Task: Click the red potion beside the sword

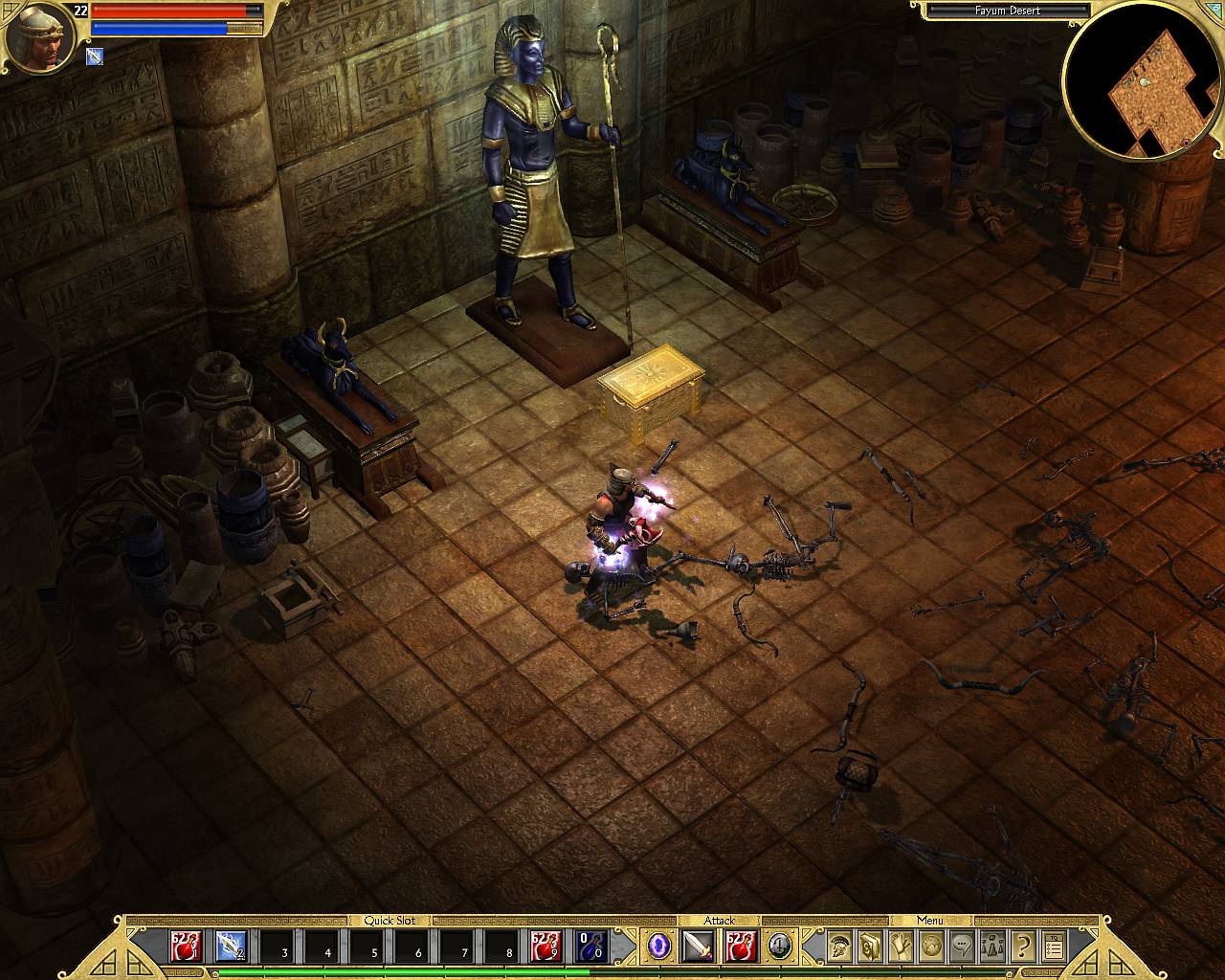Action: (741, 947)
